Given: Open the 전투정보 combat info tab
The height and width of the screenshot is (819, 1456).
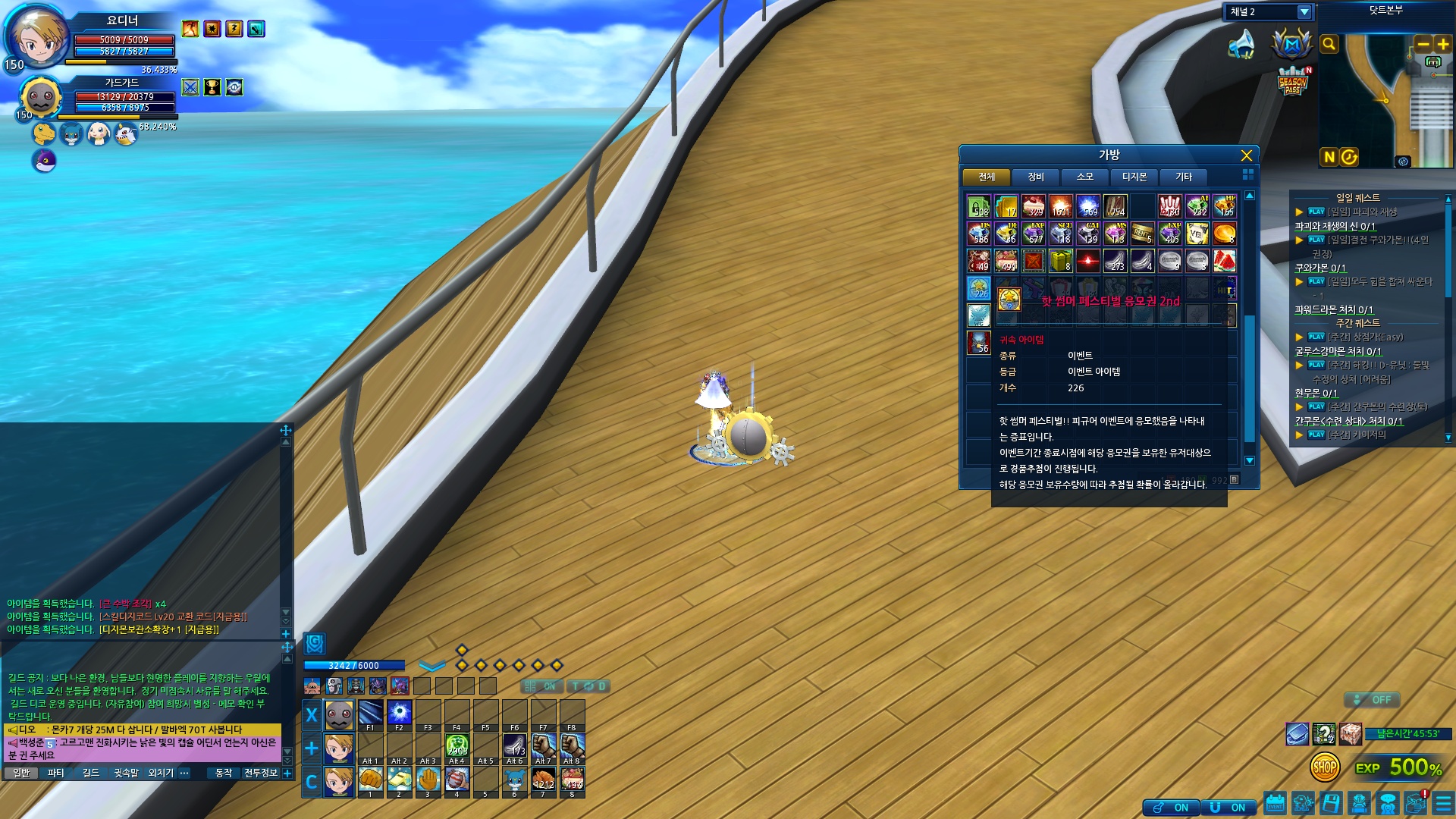Looking at the screenshot, I should pyautogui.click(x=261, y=773).
